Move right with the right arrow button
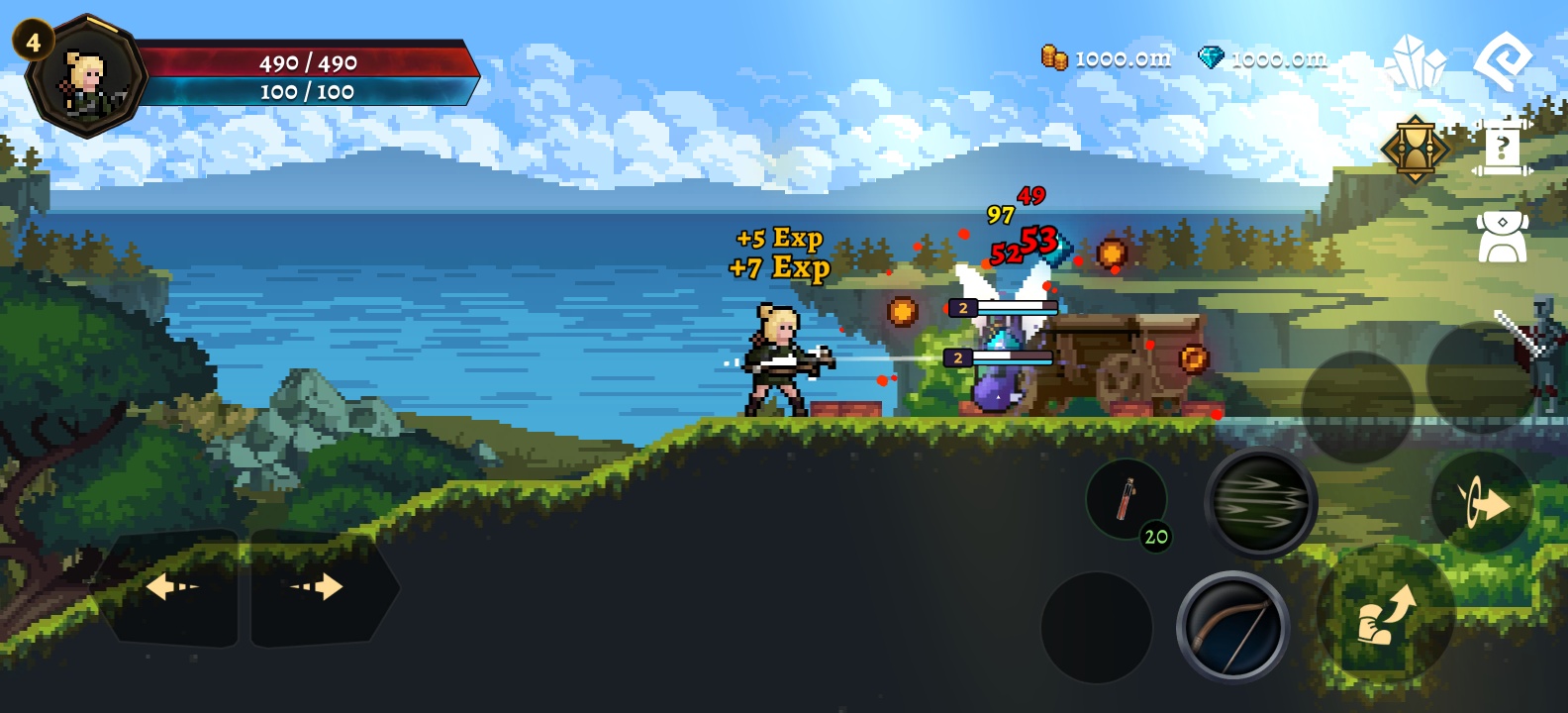Viewport: 1568px width, 713px height. [x=319, y=588]
